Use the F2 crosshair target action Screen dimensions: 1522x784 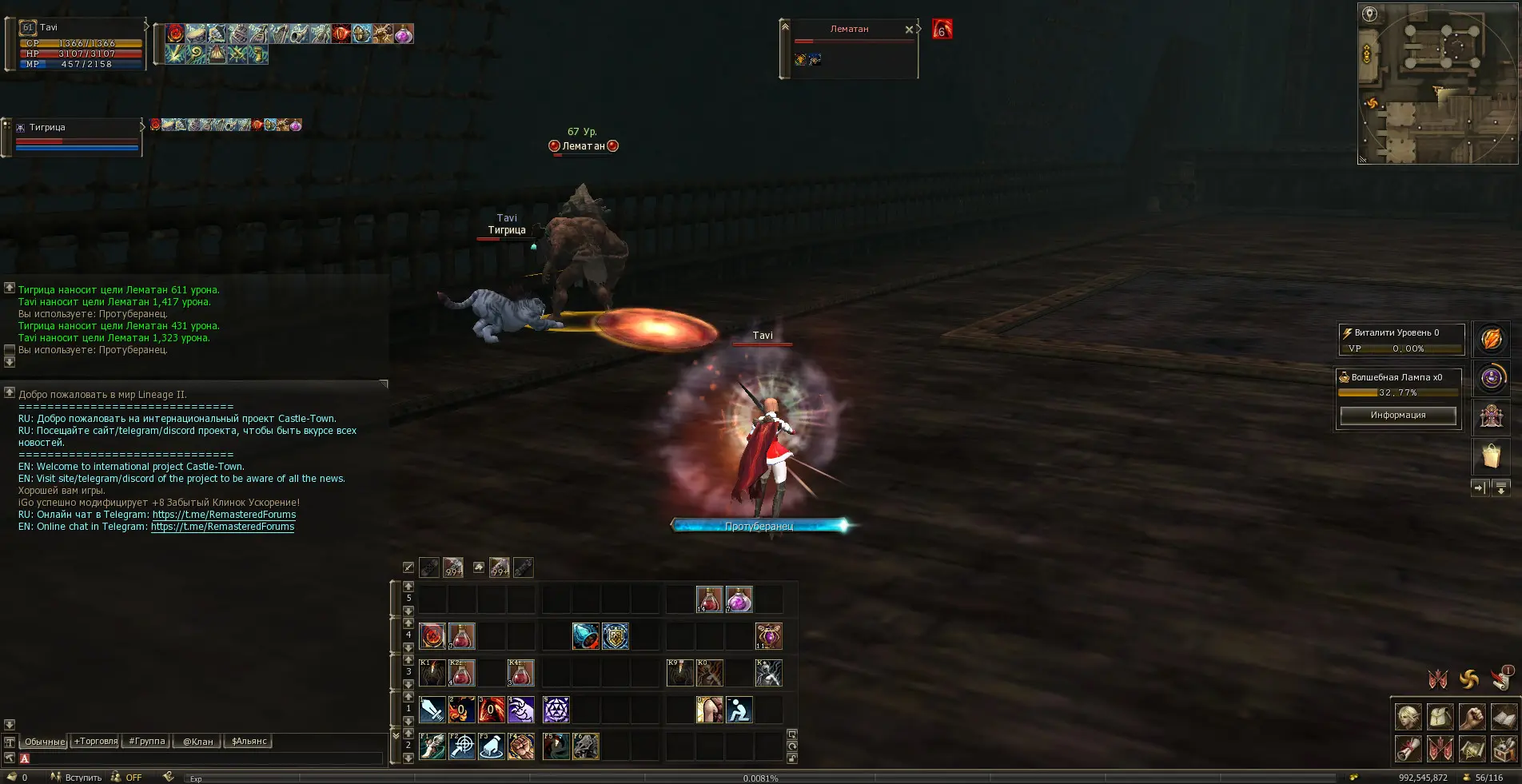click(x=462, y=746)
